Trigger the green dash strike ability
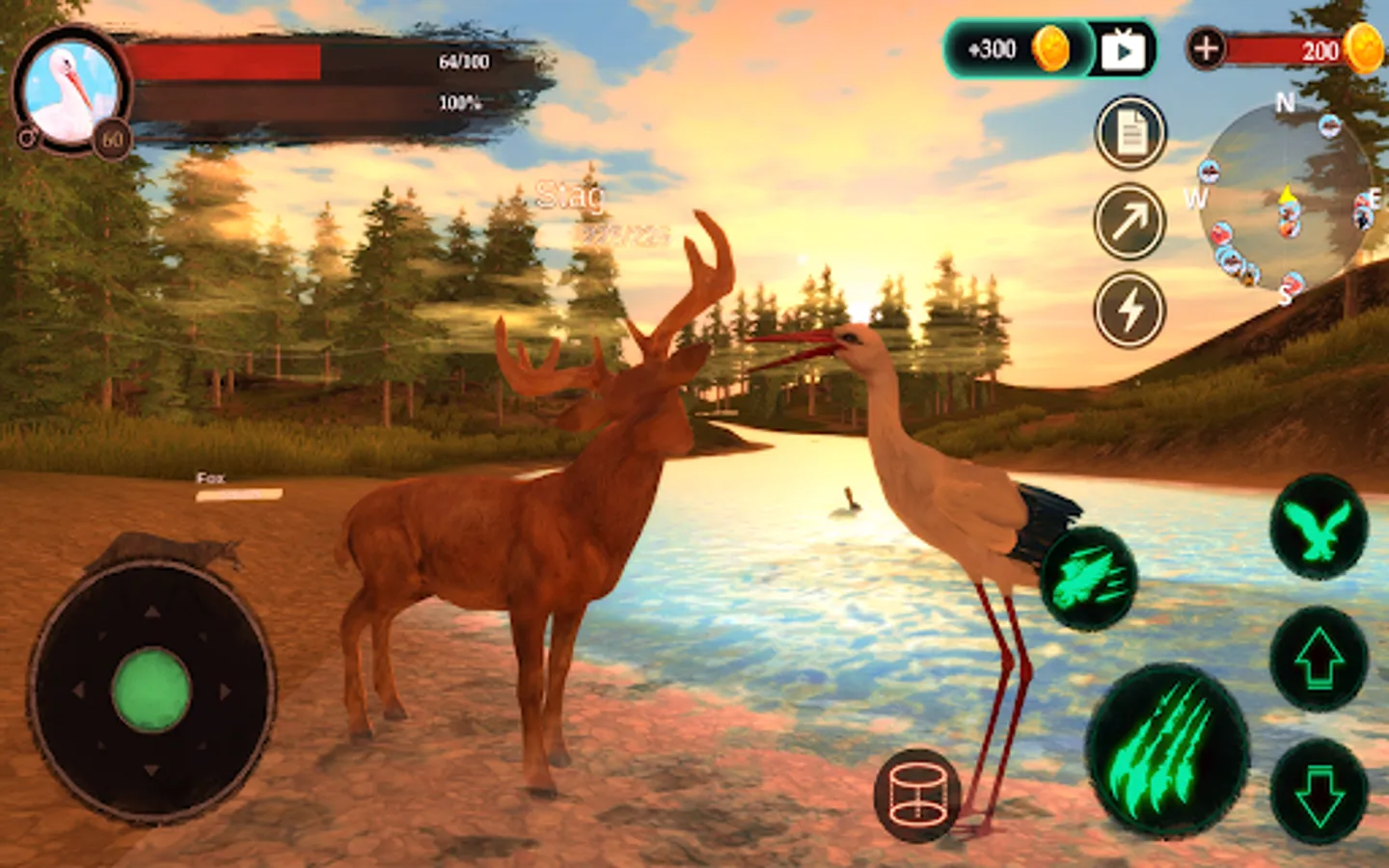Viewport: 1389px width, 868px height. [1090, 579]
